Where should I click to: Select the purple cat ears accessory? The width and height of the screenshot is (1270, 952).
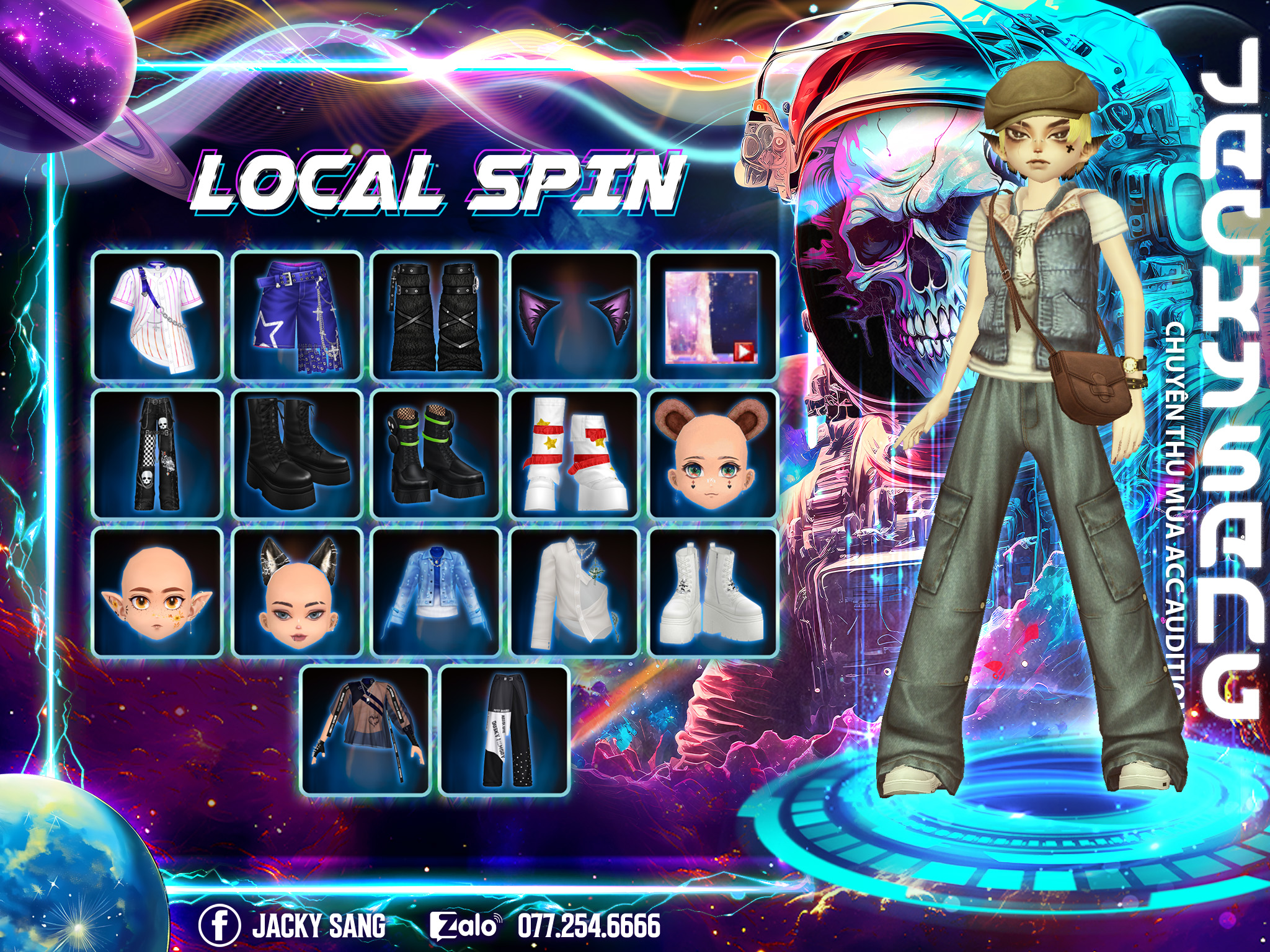(x=575, y=315)
